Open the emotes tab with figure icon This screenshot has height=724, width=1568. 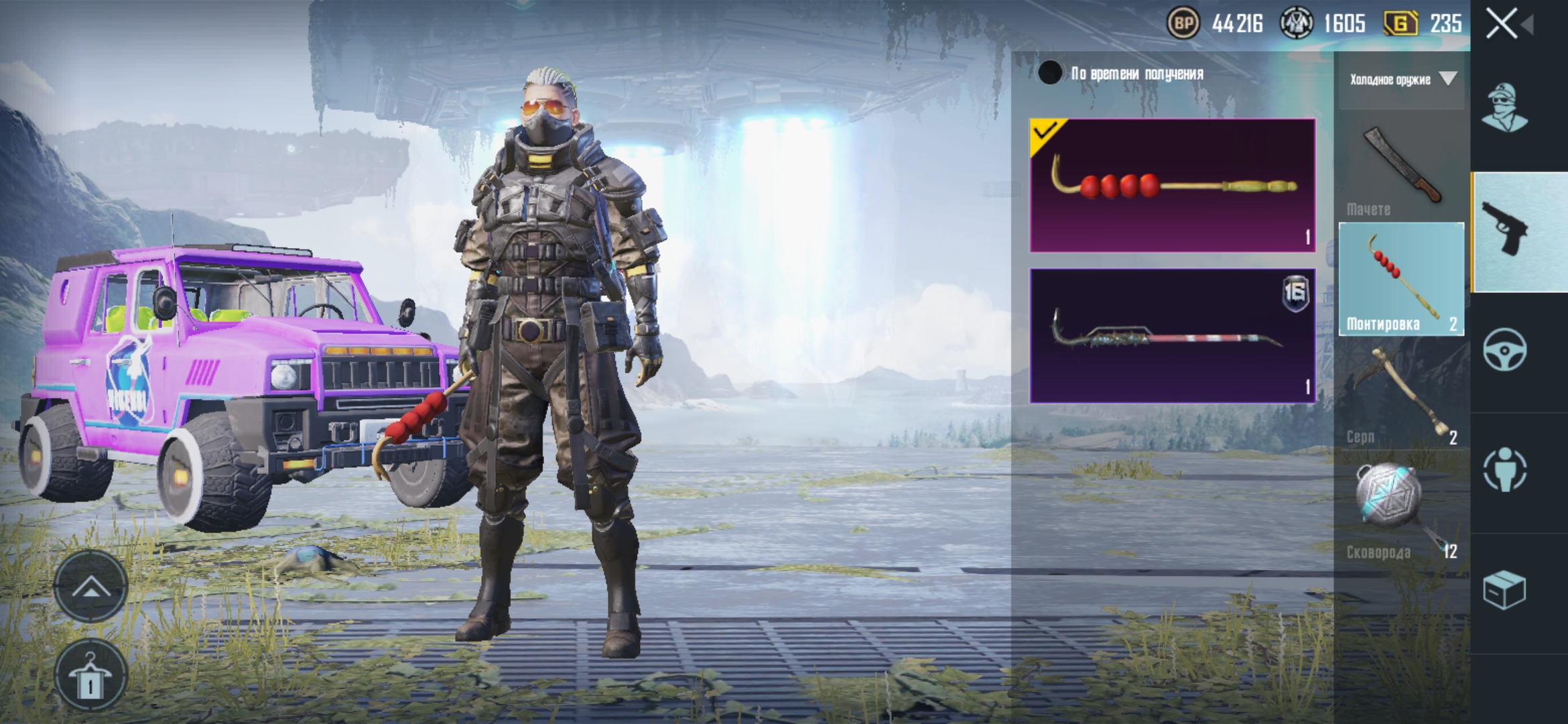click(x=1505, y=469)
